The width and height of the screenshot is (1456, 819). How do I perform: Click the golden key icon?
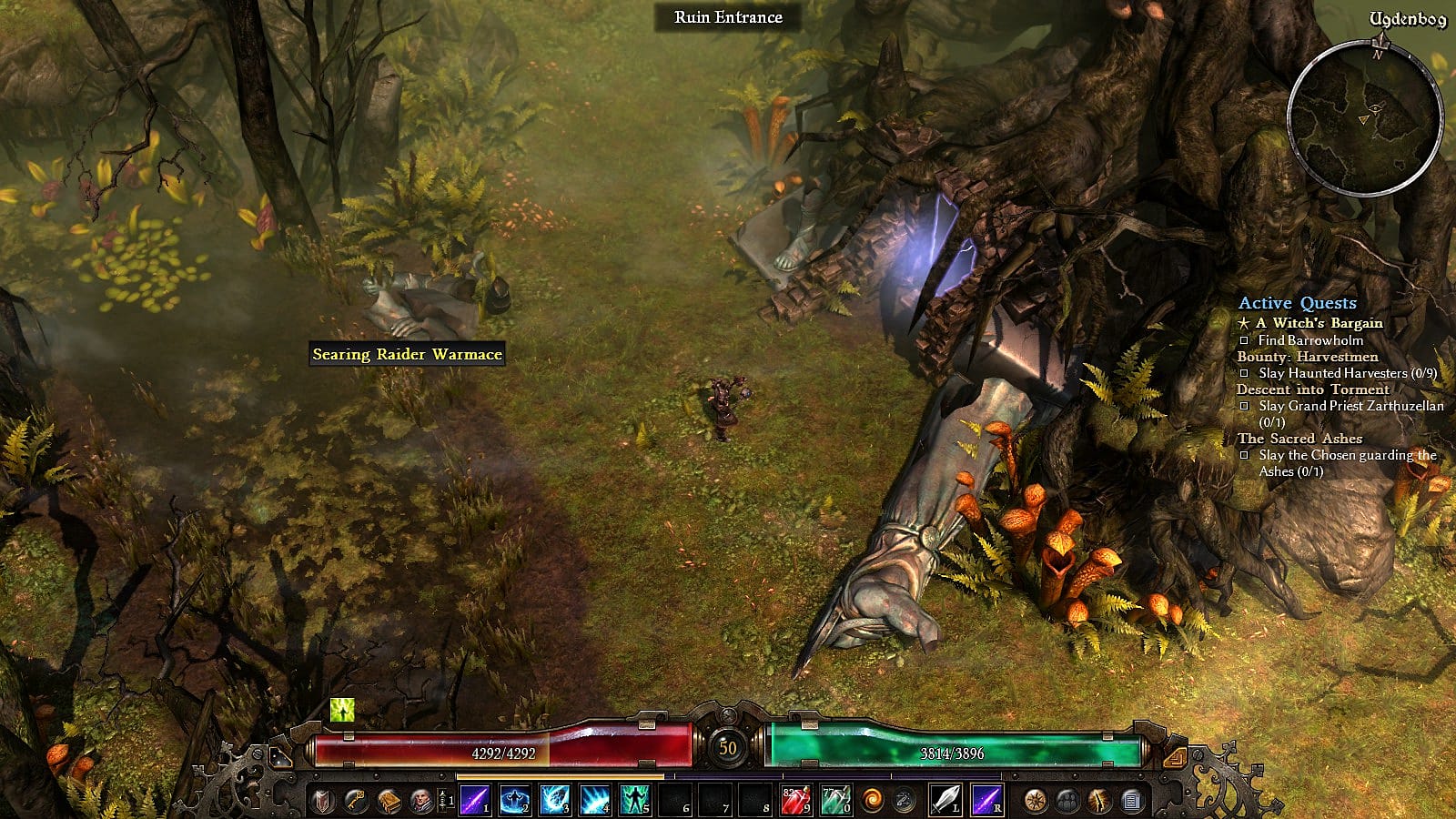[356, 801]
